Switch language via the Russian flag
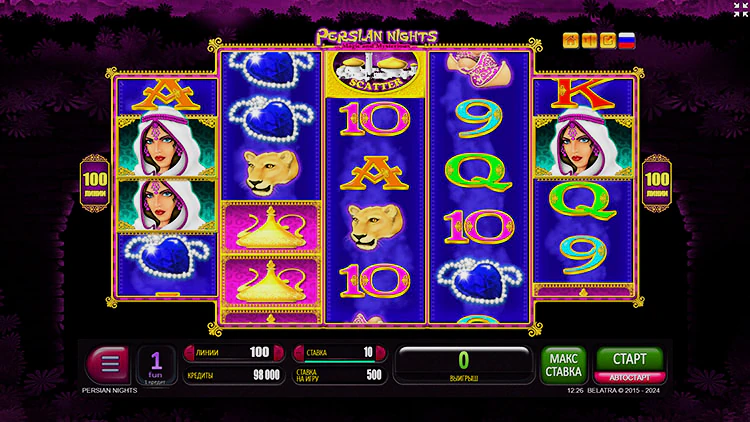The image size is (750, 422). click(x=627, y=41)
